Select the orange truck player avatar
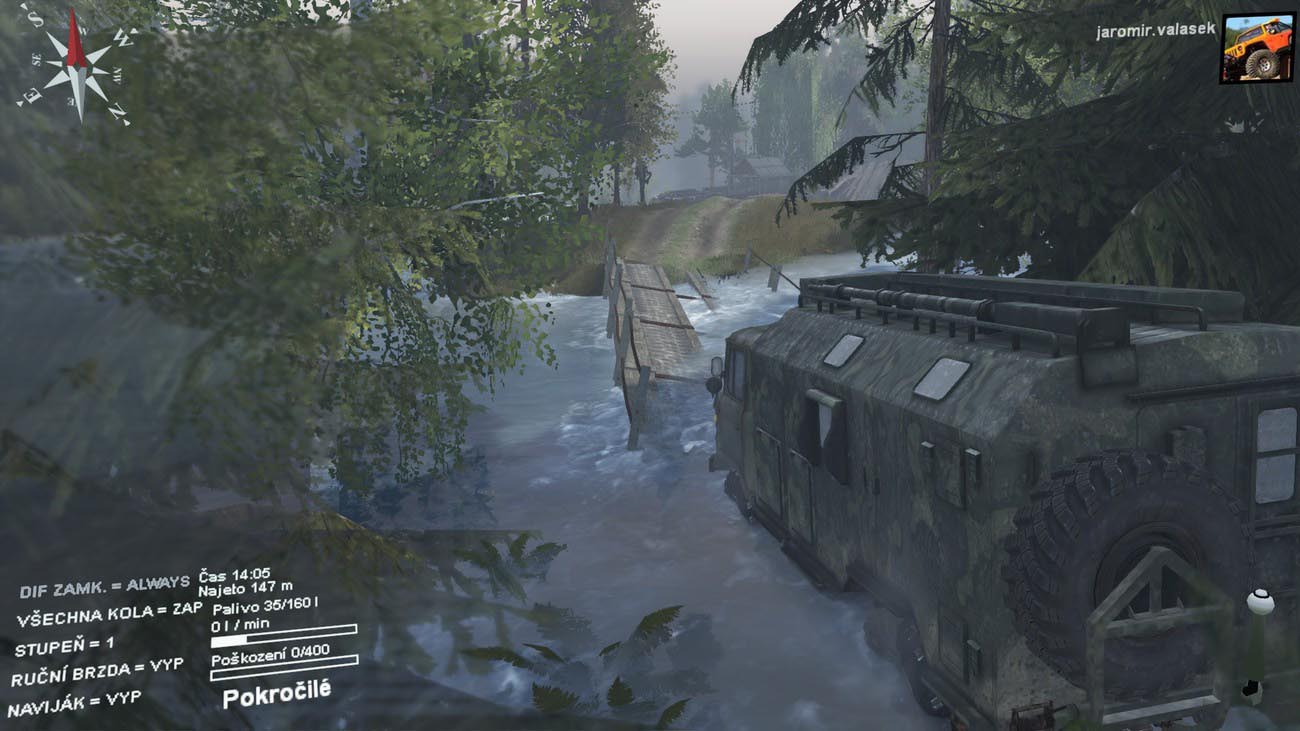Image resolution: width=1300 pixels, height=731 pixels. coord(1256,48)
